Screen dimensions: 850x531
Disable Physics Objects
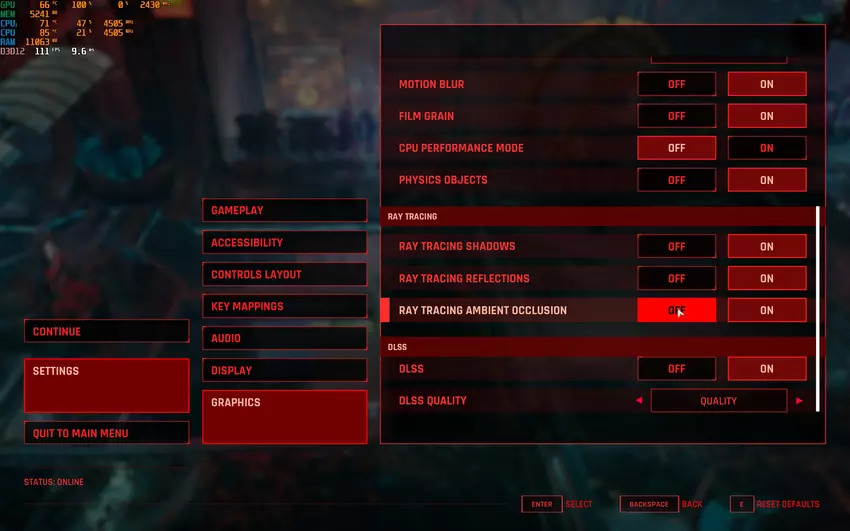(677, 180)
